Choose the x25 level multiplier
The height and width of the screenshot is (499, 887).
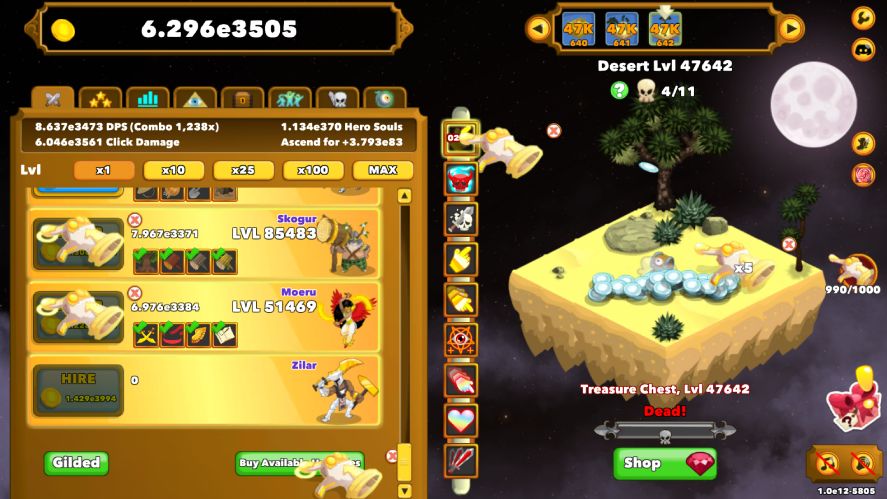point(244,170)
